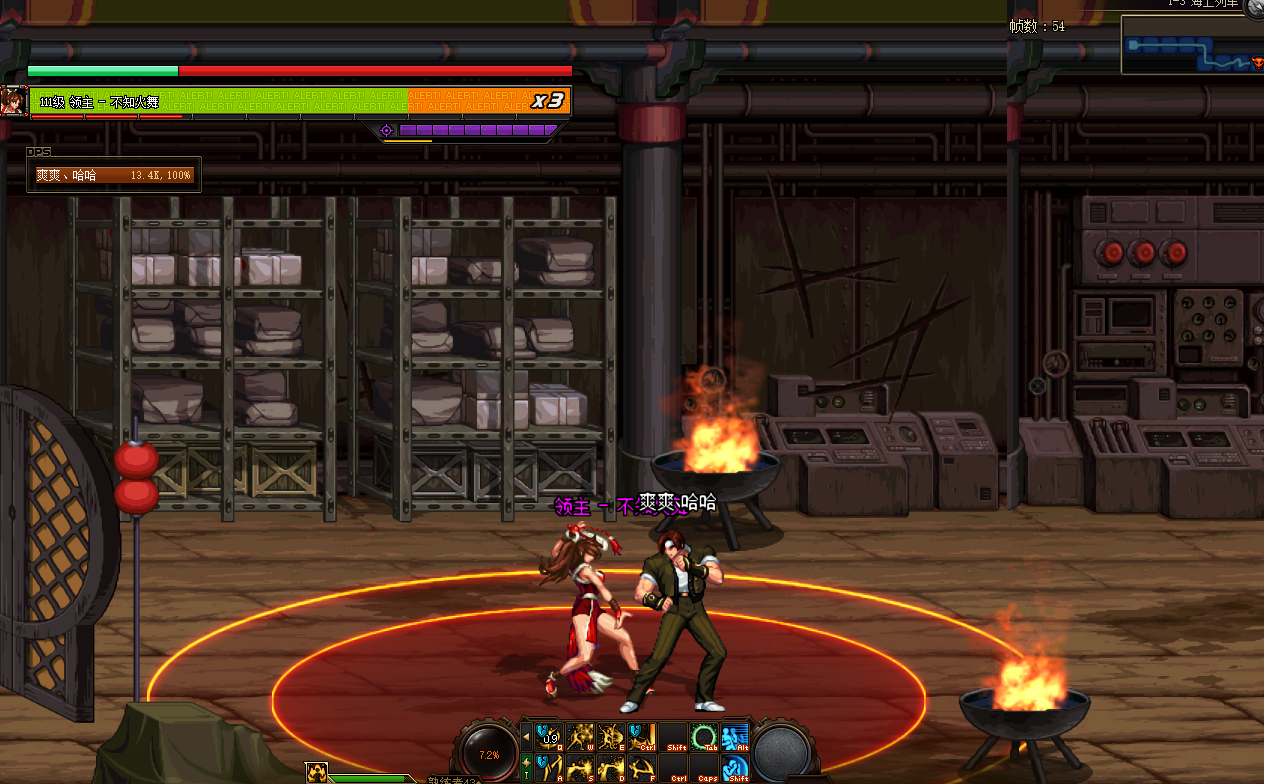Activate the green ring skill on Tab
1264x784 pixels.
[705, 738]
